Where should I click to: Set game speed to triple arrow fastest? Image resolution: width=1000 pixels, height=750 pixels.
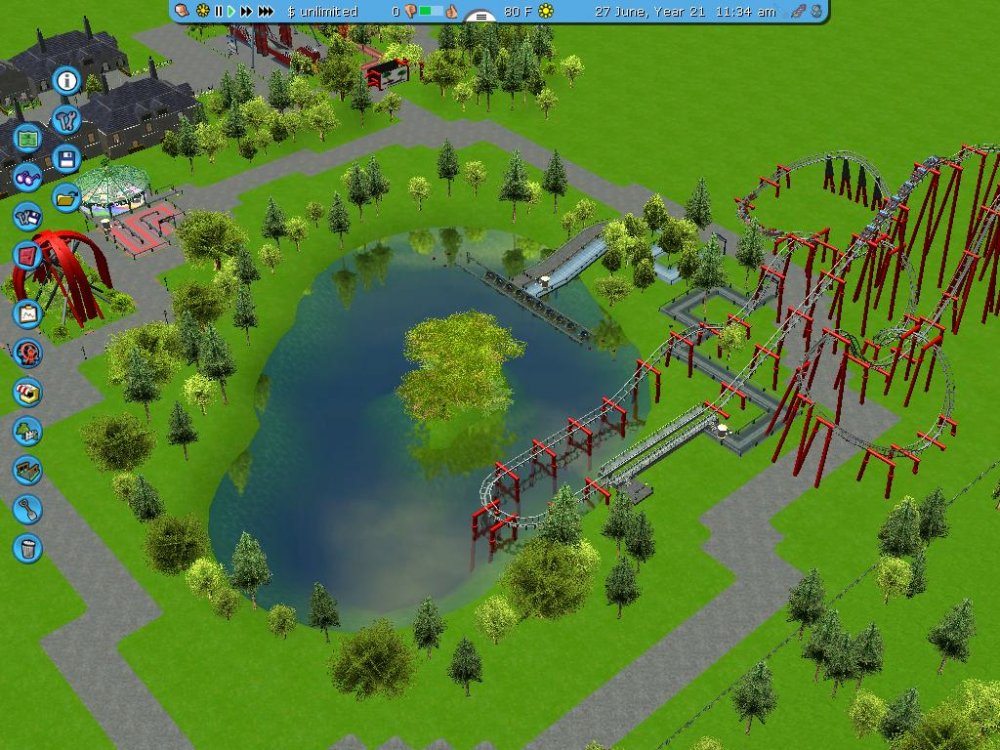(266, 11)
